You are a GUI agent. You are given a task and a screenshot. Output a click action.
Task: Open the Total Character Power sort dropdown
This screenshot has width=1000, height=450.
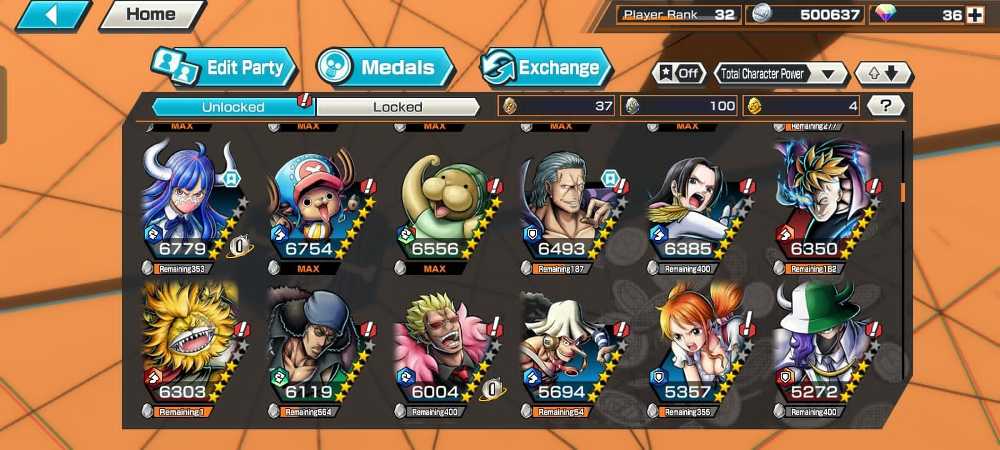780,73
